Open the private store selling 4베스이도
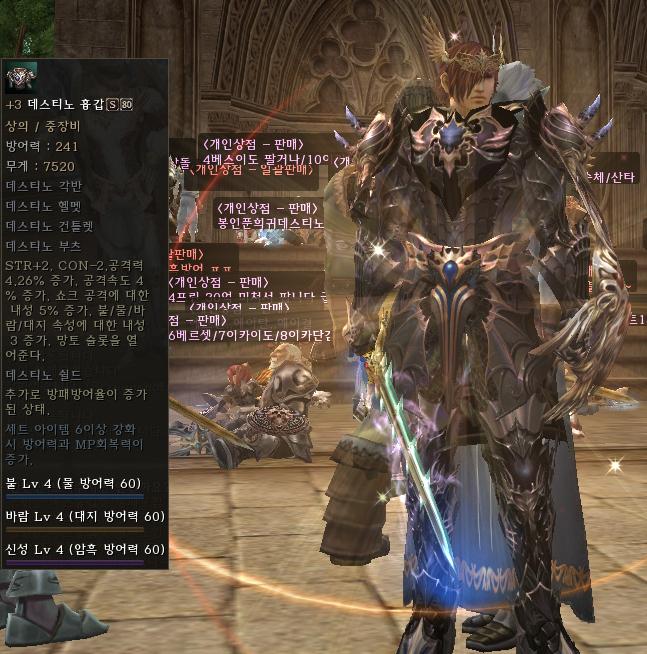 [265, 159]
